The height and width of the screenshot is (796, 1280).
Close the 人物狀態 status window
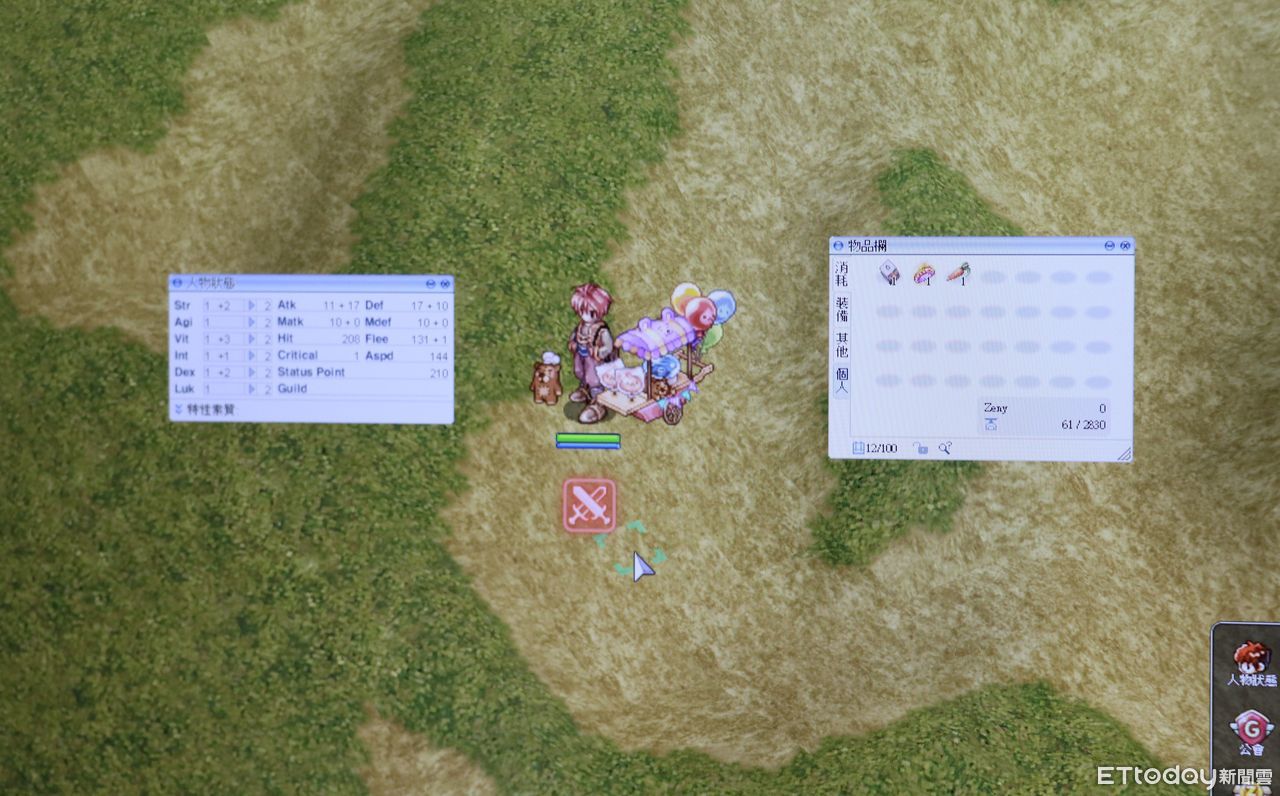(x=444, y=284)
